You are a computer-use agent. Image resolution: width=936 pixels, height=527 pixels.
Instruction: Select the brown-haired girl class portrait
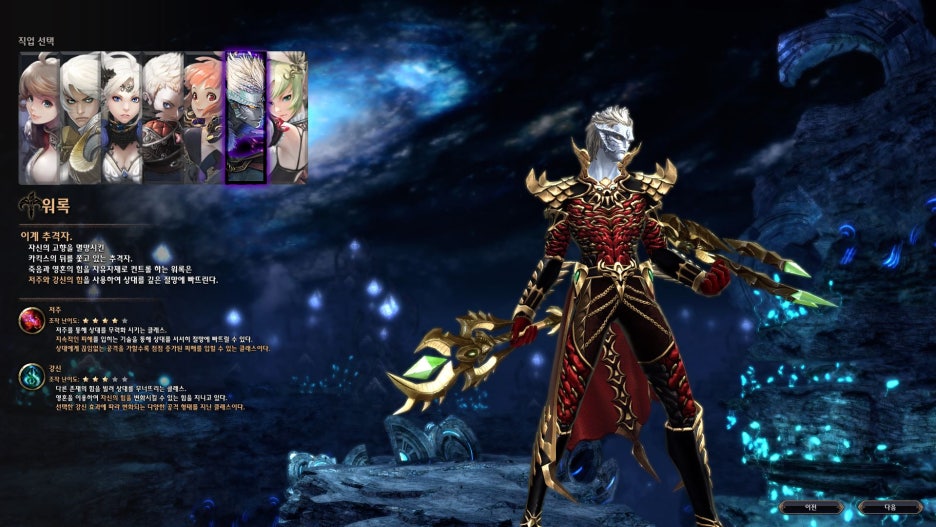tap(39, 118)
